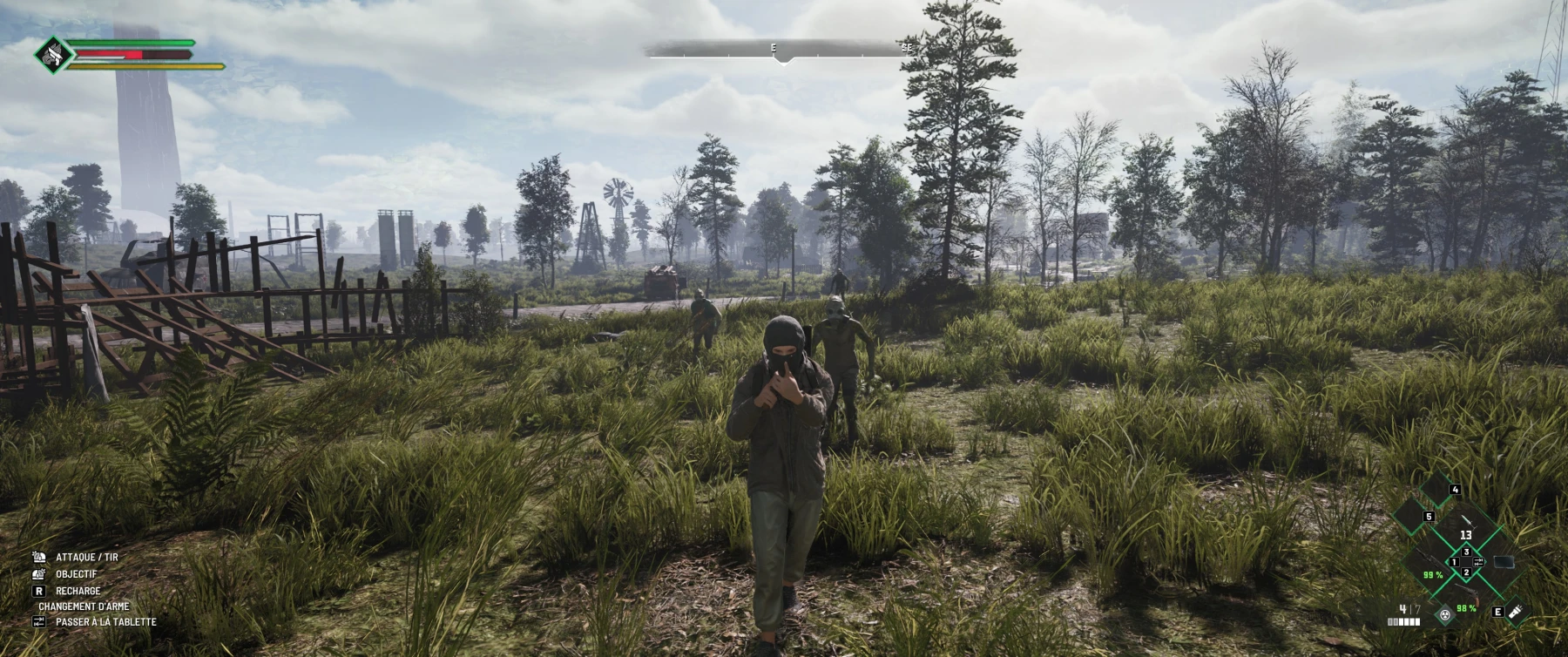Image resolution: width=1568 pixels, height=657 pixels.
Task: Click the CHANGEMENT D'ARME label
Action: pos(84,606)
